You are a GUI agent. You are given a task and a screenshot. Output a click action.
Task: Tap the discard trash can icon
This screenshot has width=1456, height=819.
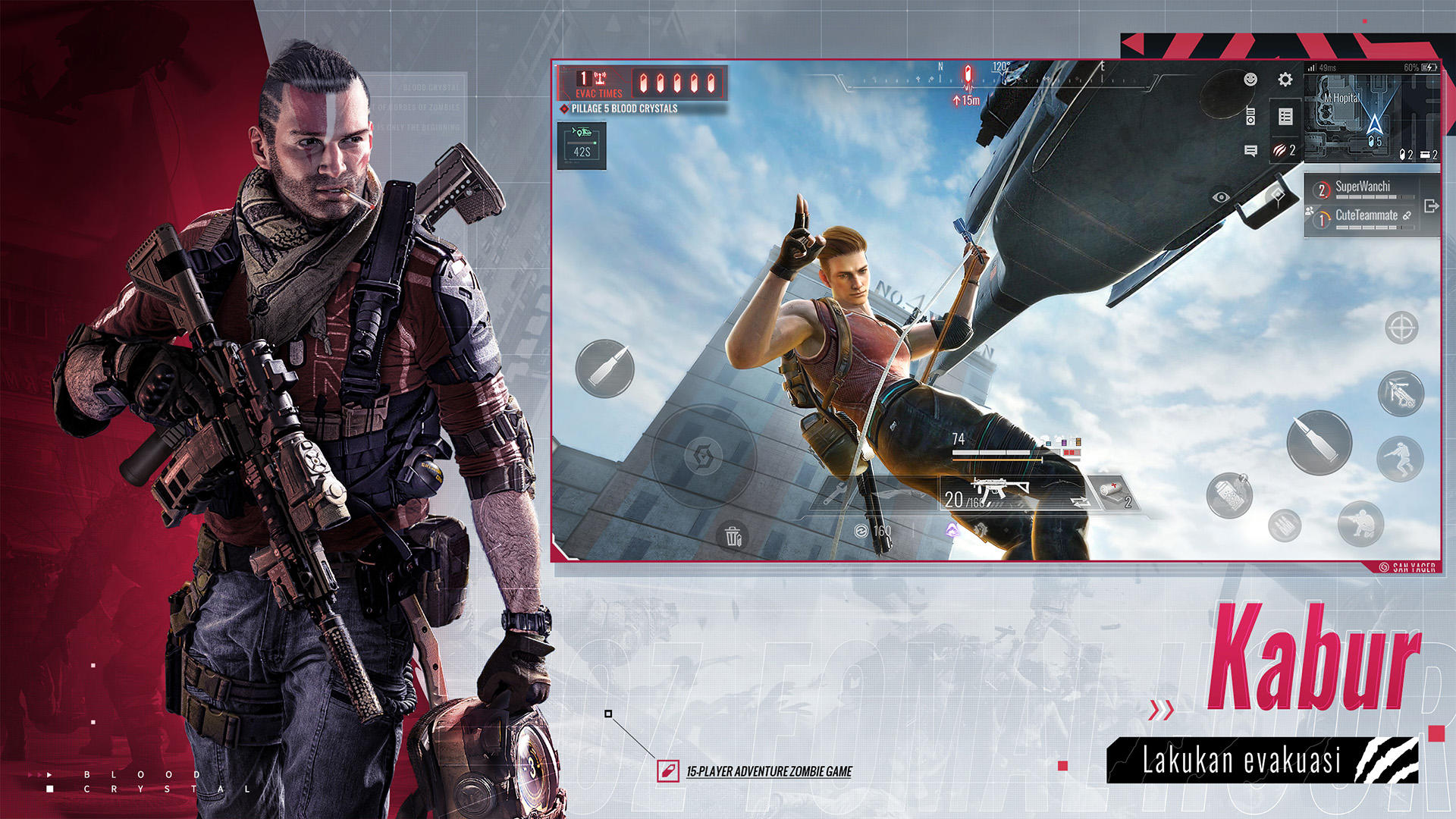click(730, 536)
